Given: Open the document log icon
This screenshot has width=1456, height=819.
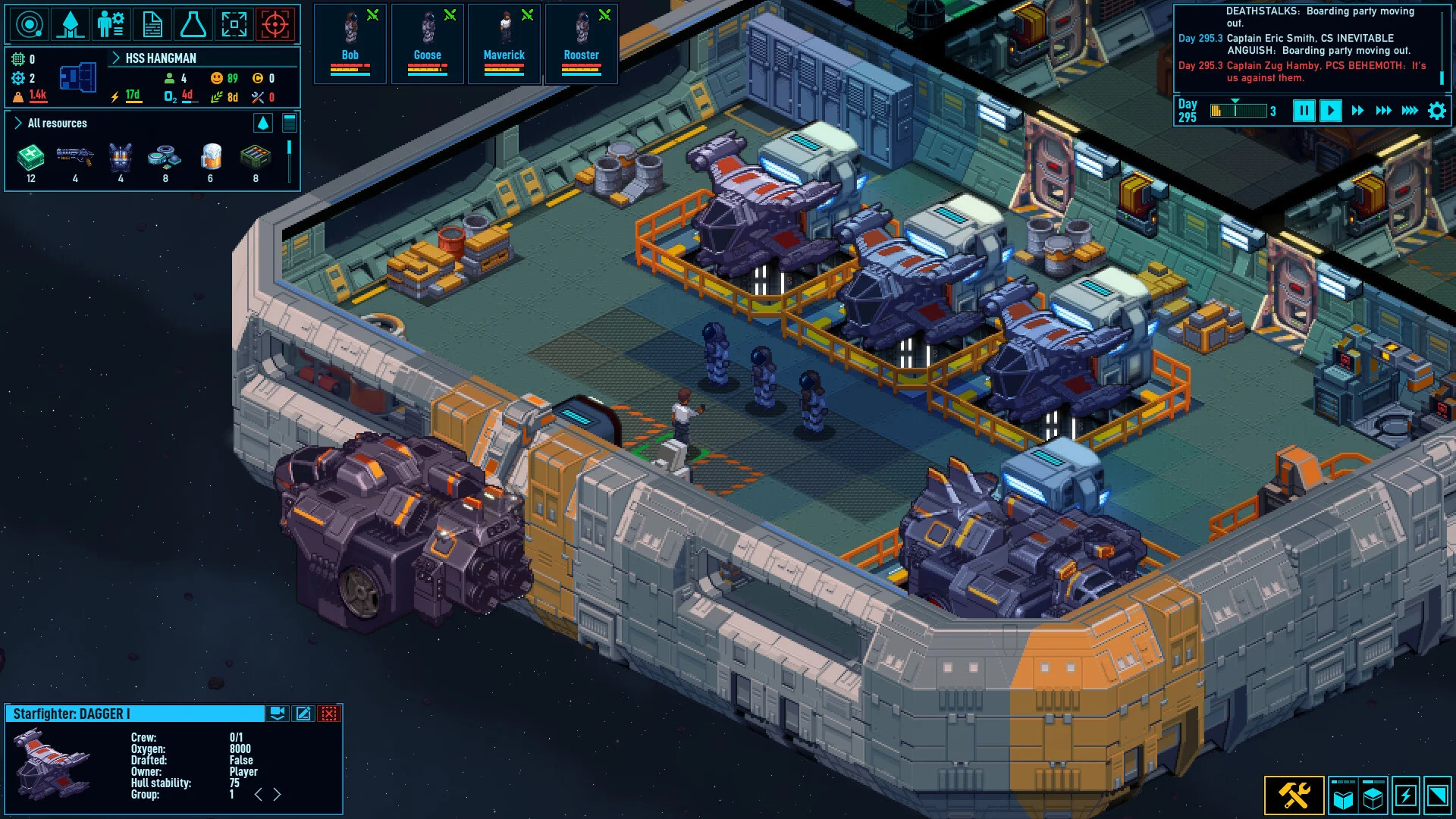Looking at the screenshot, I should point(152,24).
